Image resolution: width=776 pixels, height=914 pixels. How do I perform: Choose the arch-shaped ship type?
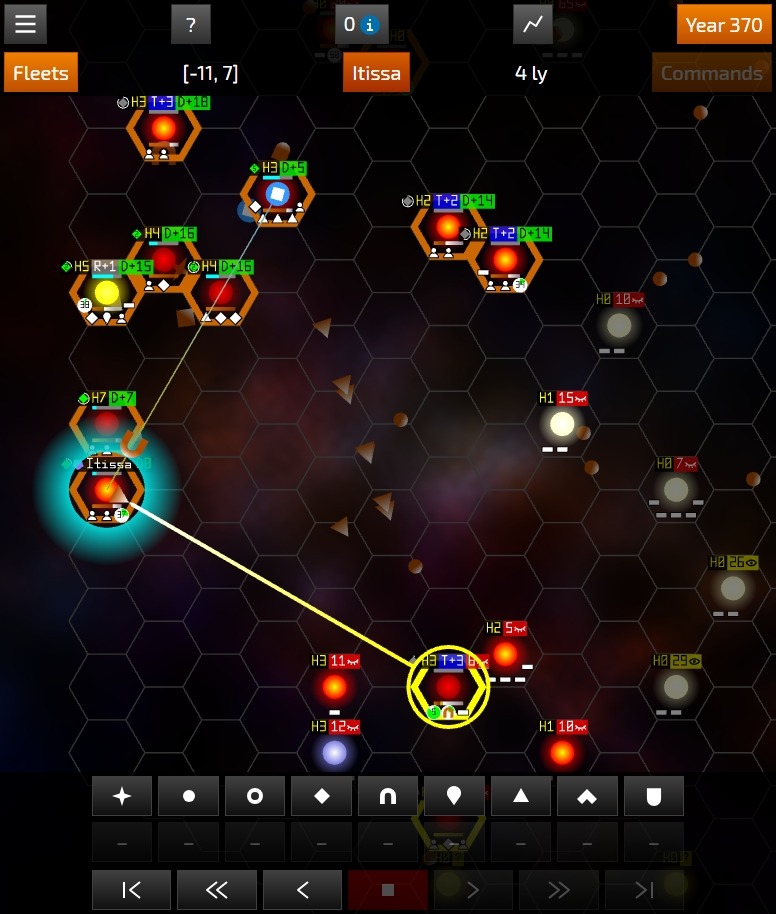click(x=388, y=796)
